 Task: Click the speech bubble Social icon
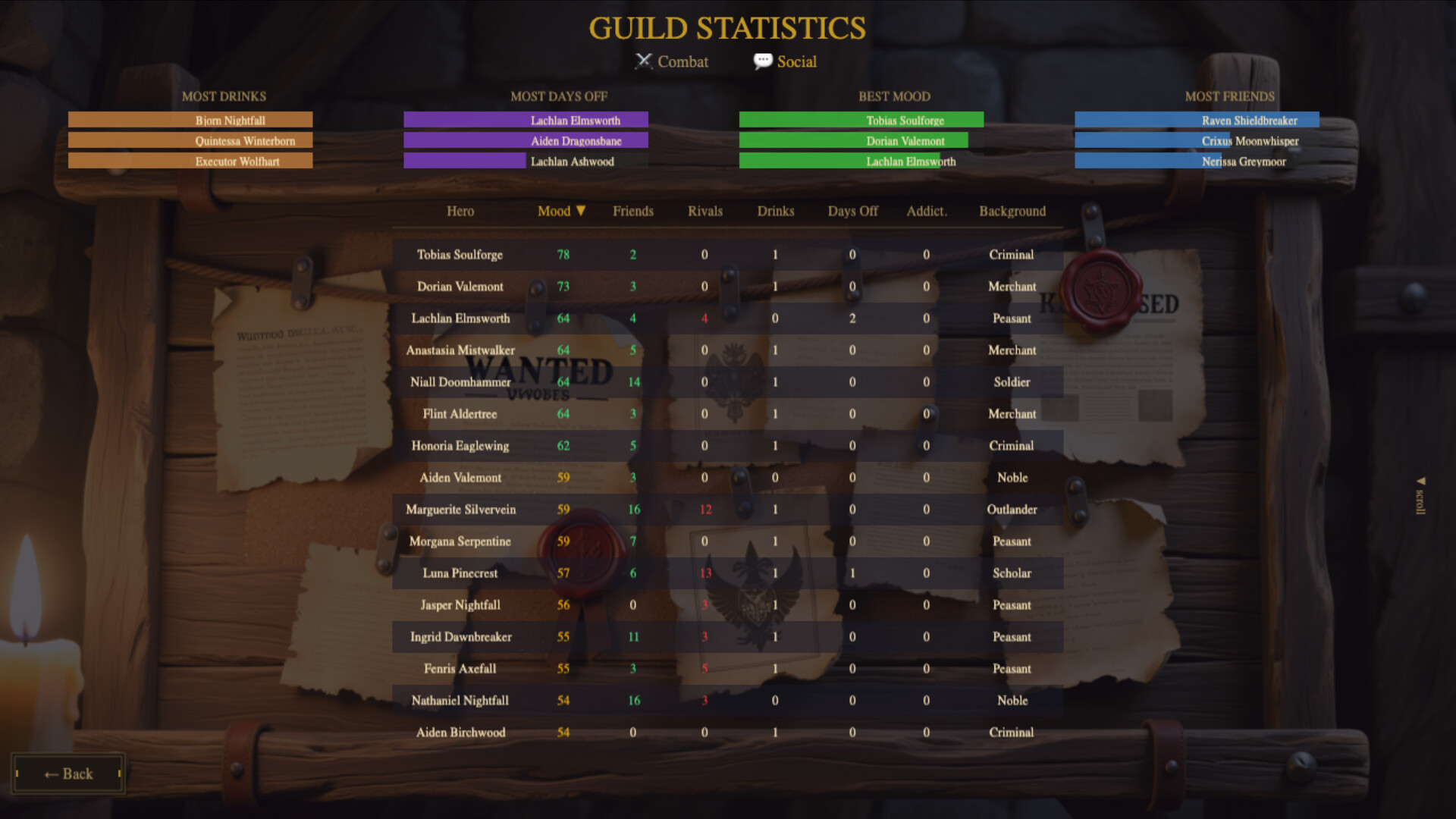762,61
